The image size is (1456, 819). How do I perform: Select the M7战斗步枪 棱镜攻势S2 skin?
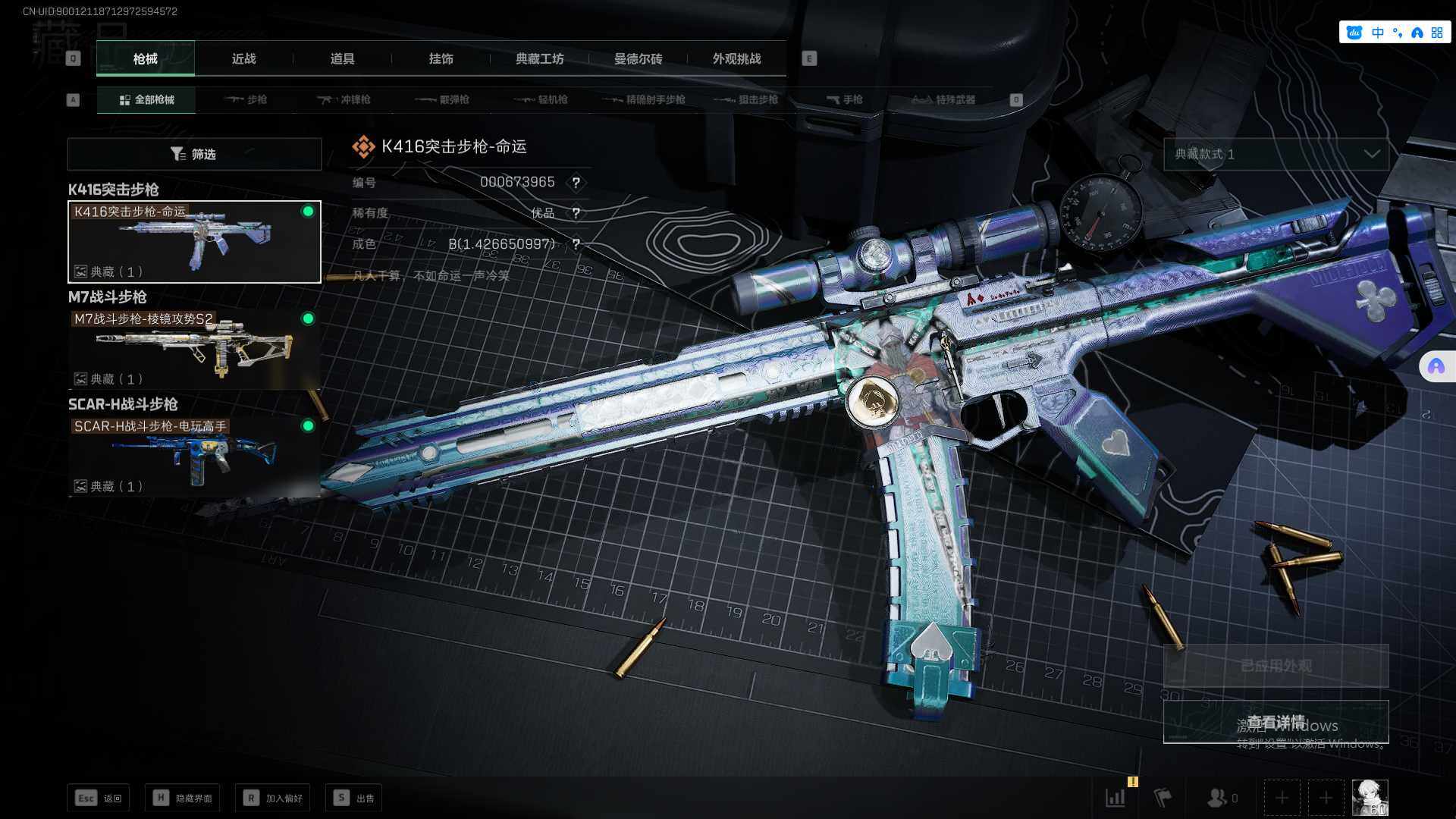194,348
